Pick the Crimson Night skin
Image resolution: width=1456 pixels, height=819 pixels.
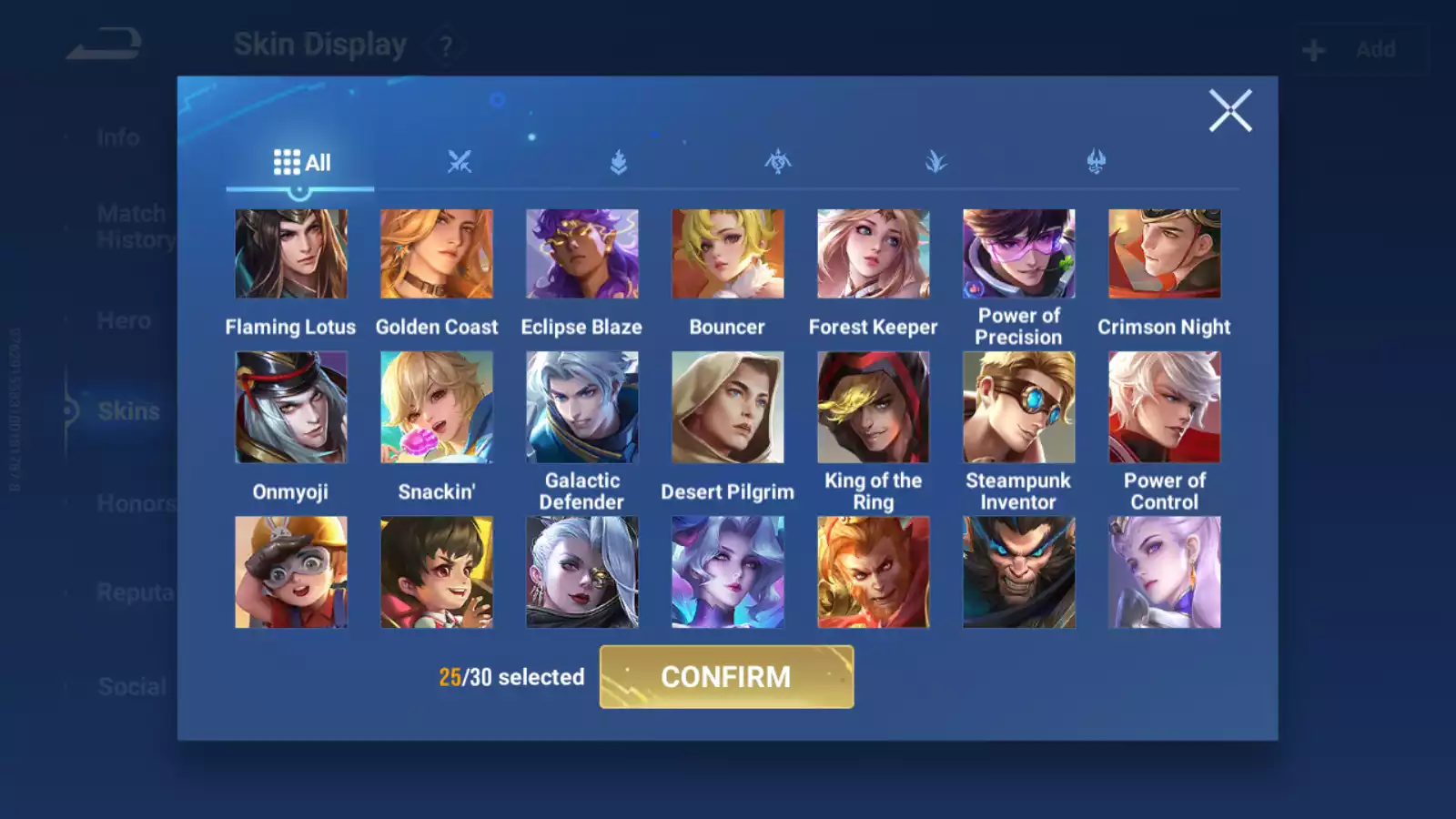1165,254
